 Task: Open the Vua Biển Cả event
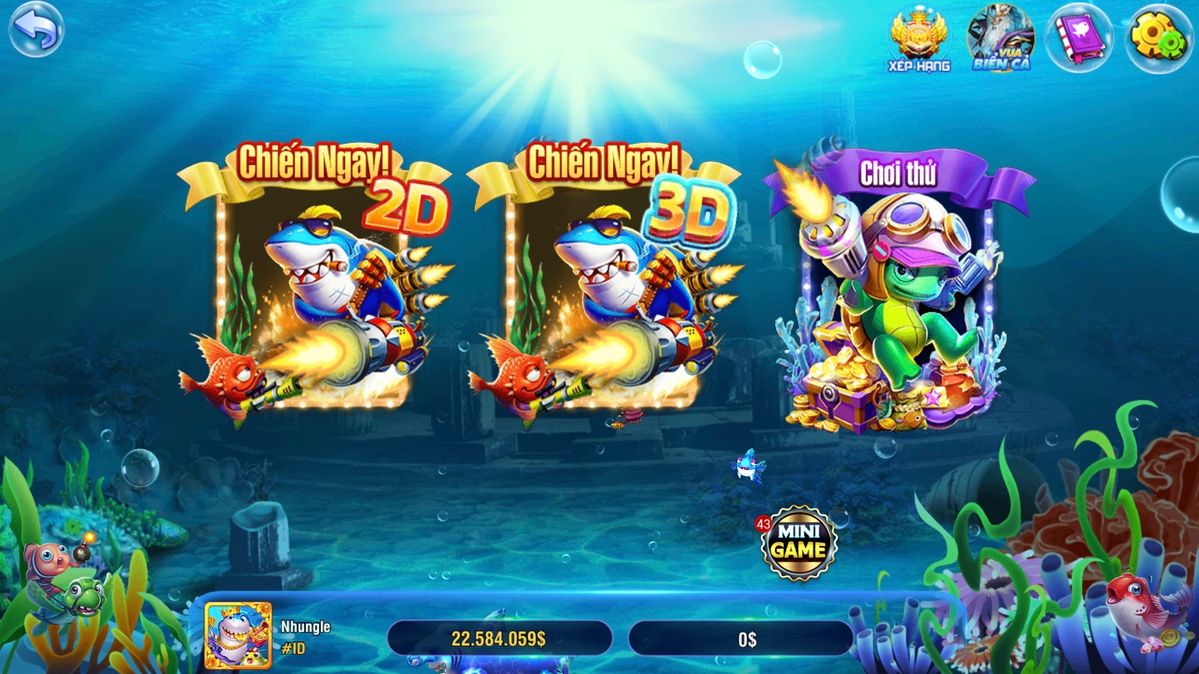click(1000, 39)
